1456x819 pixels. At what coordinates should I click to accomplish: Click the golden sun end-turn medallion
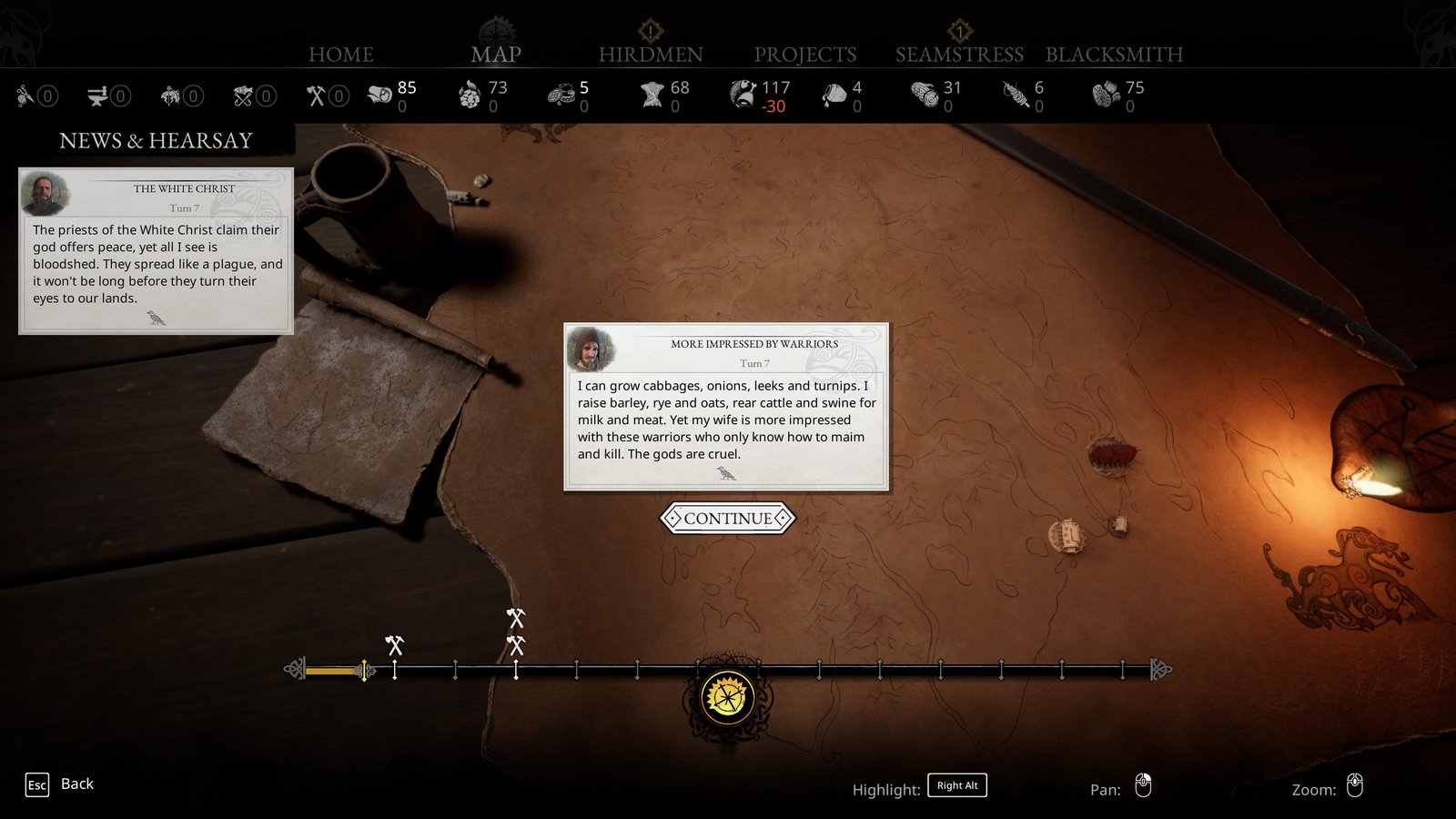727,698
